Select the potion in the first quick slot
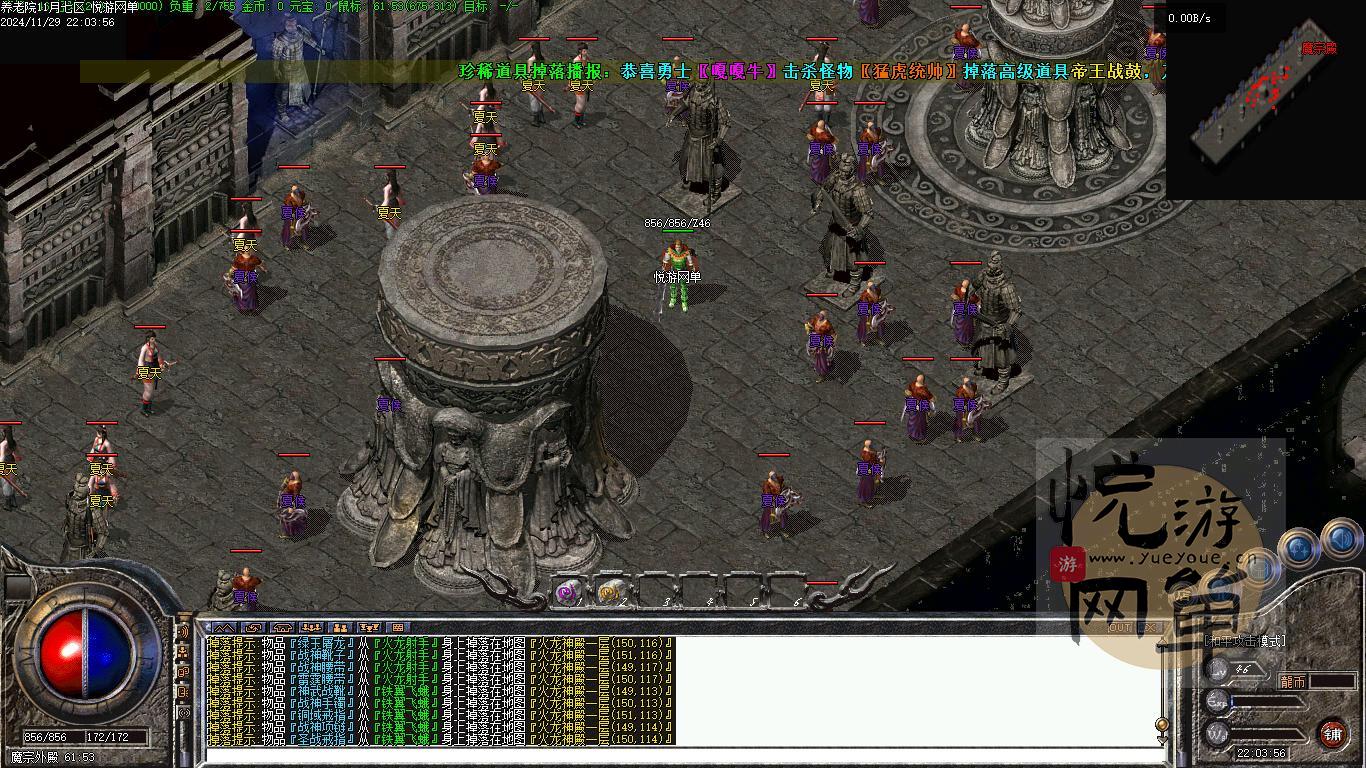Image resolution: width=1366 pixels, height=768 pixels. [x=567, y=591]
